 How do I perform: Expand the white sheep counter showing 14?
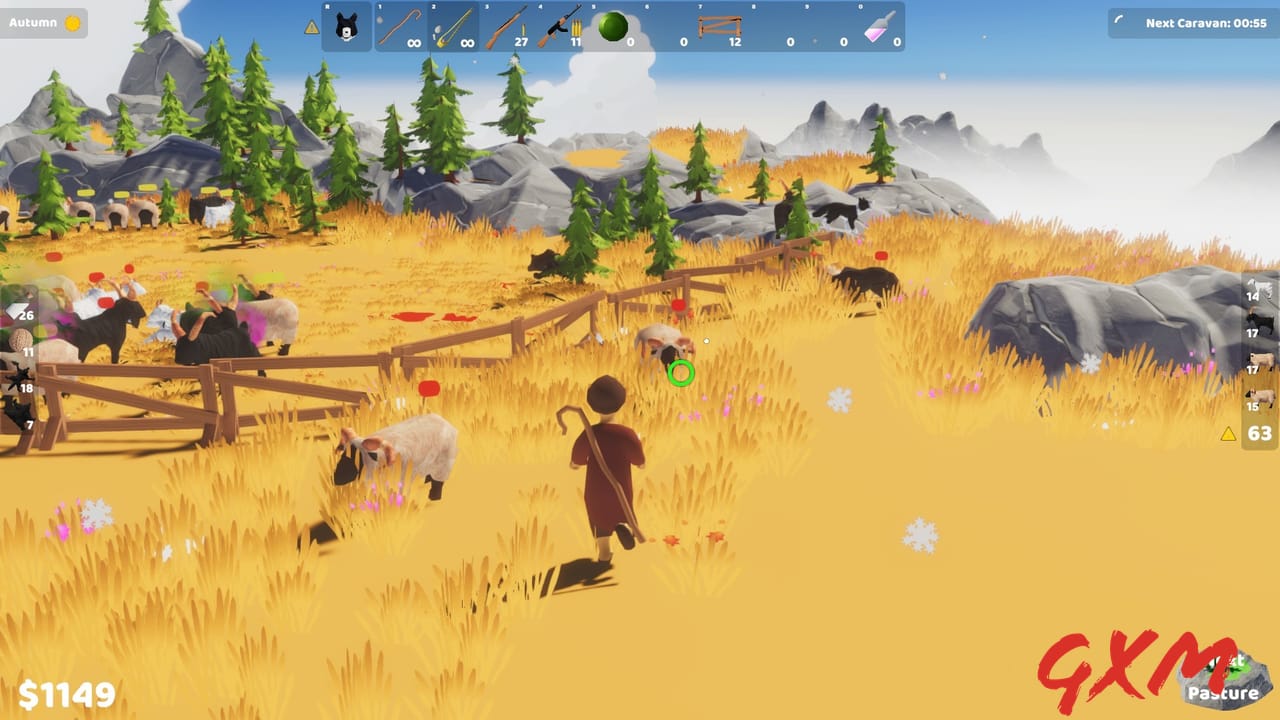point(1258,293)
